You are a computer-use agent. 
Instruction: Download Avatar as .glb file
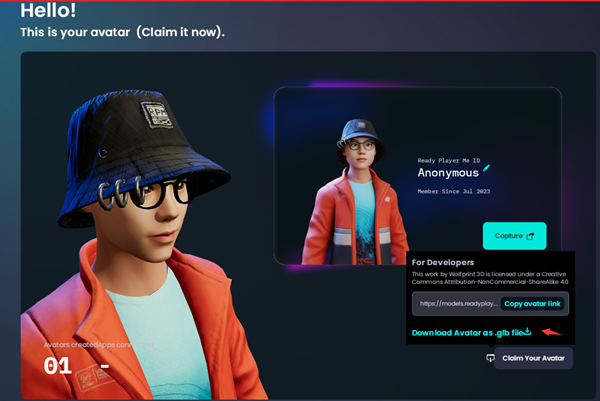[470, 333]
